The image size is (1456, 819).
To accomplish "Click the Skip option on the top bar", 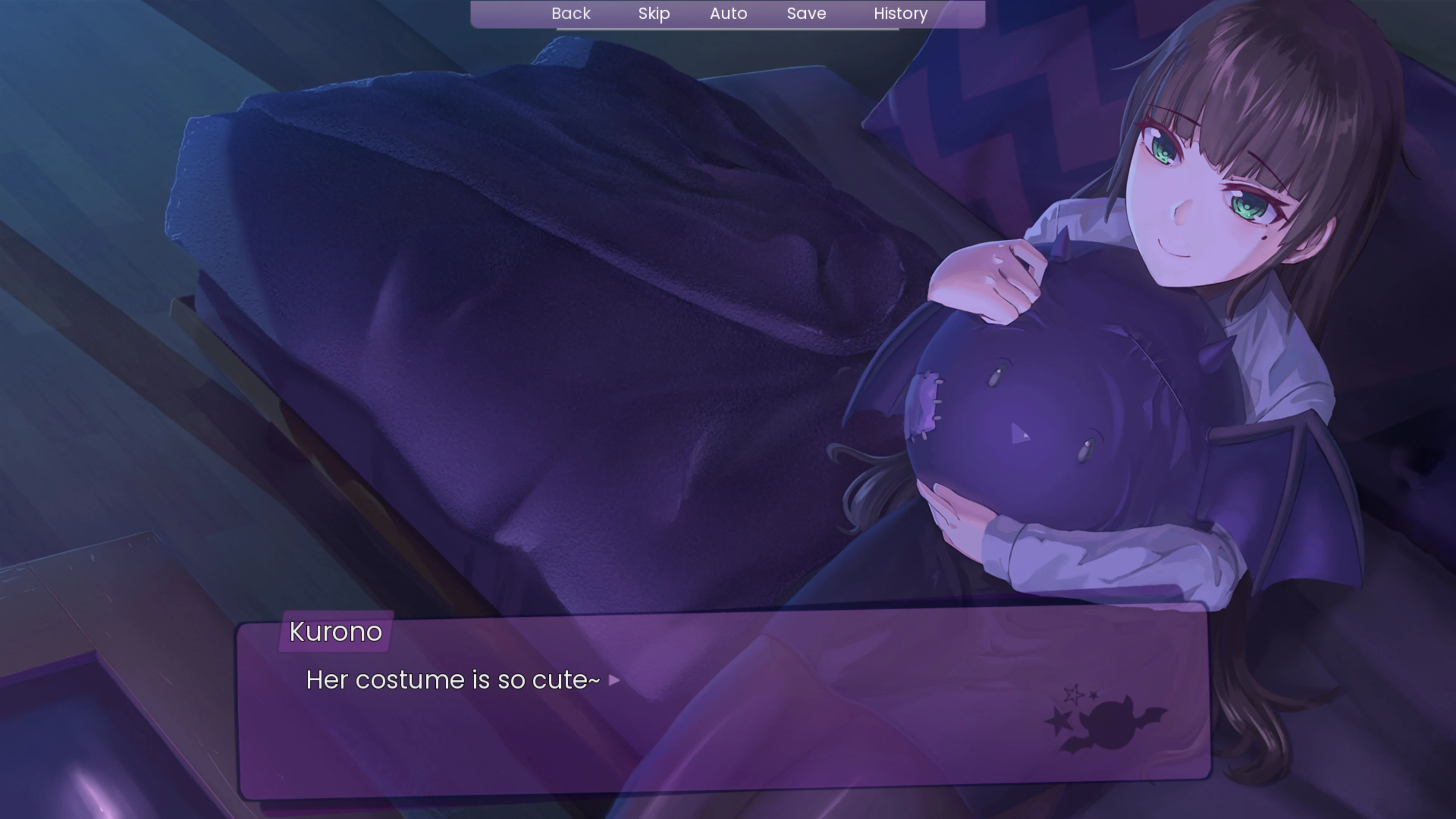I will click(653, 14).
